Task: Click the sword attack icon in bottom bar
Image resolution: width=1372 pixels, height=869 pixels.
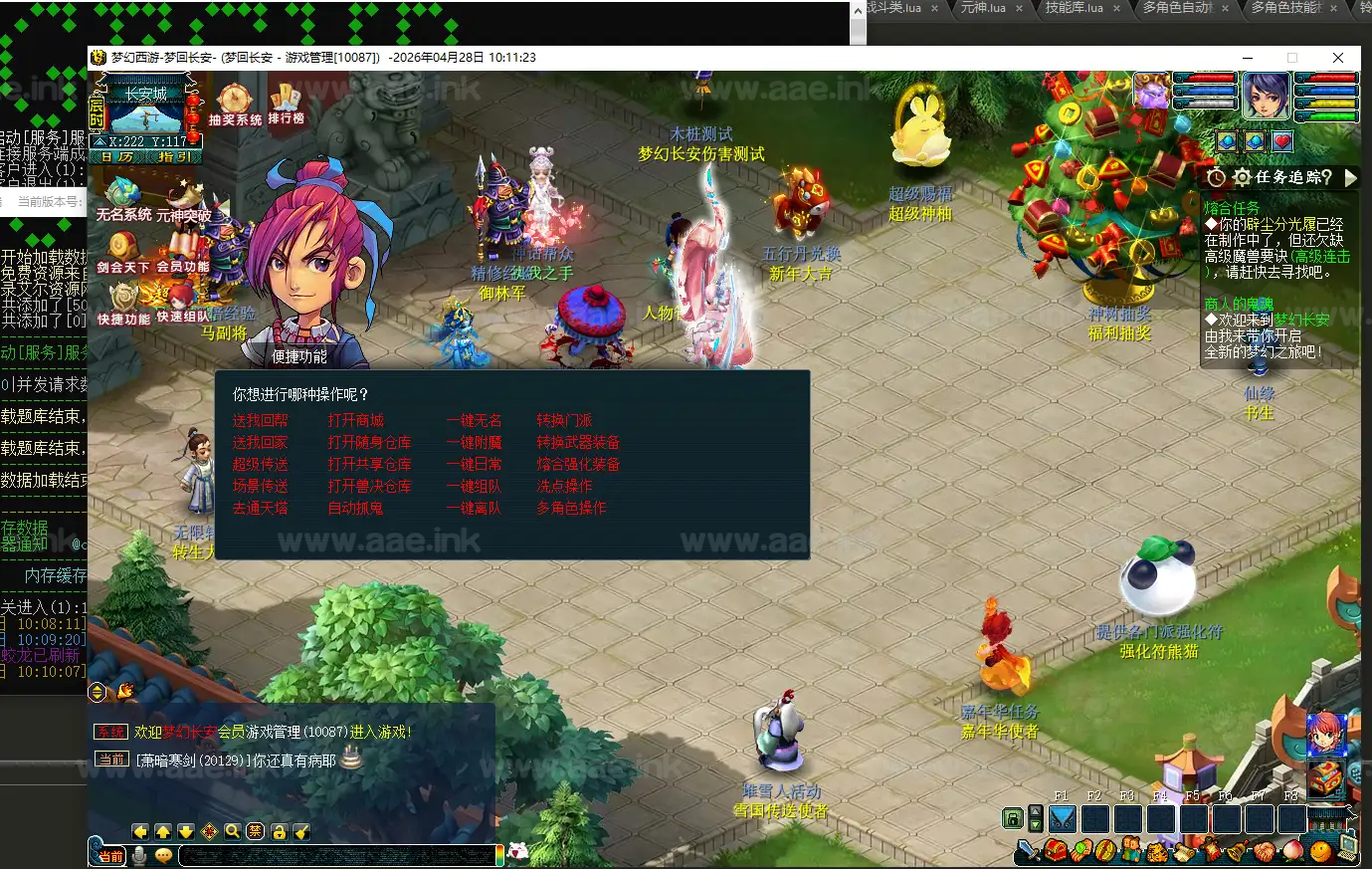Action: tap(1029, 851)
